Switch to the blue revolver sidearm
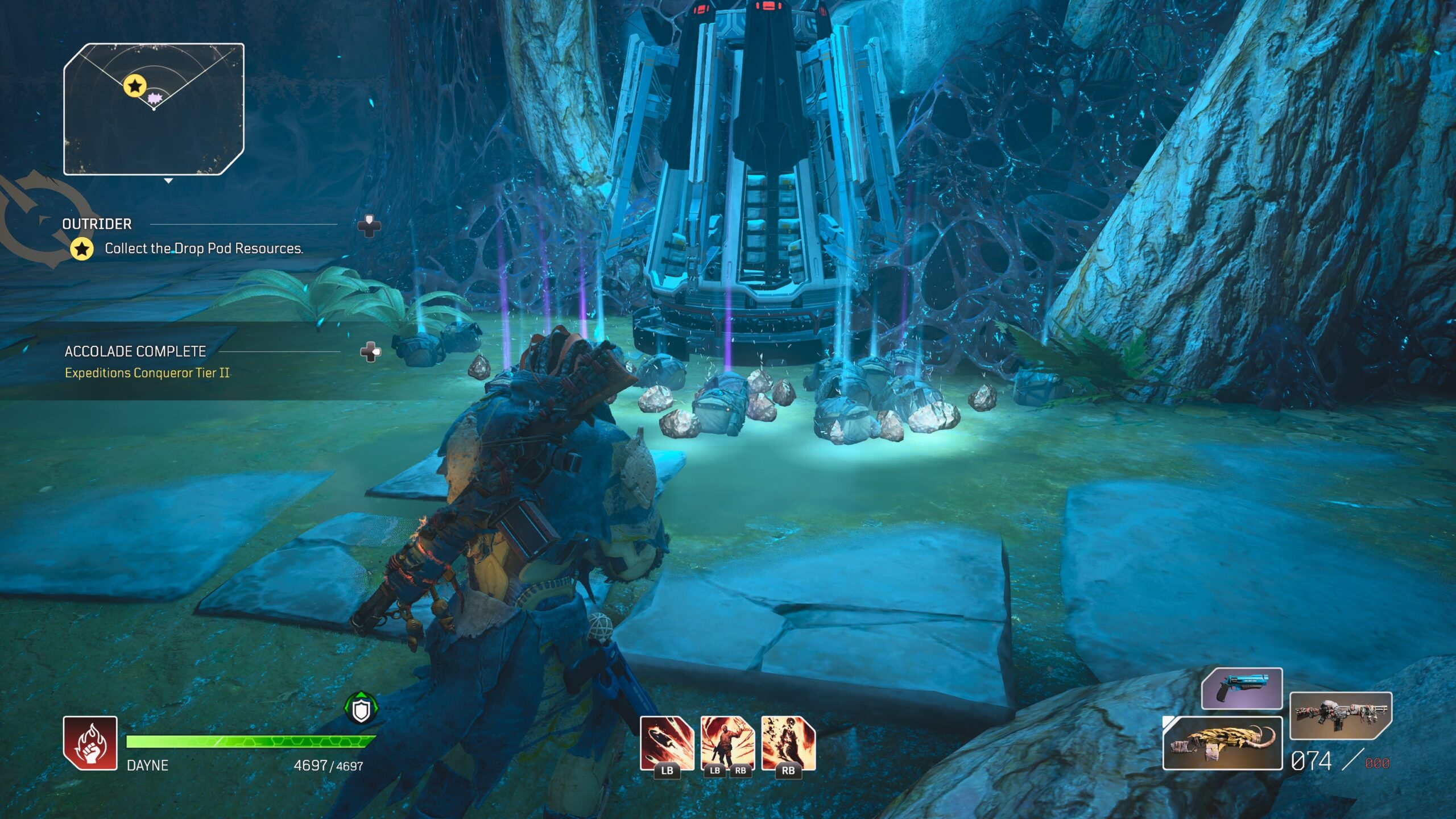Screen dimensions: 1456x819 (x=1242, y=688)
